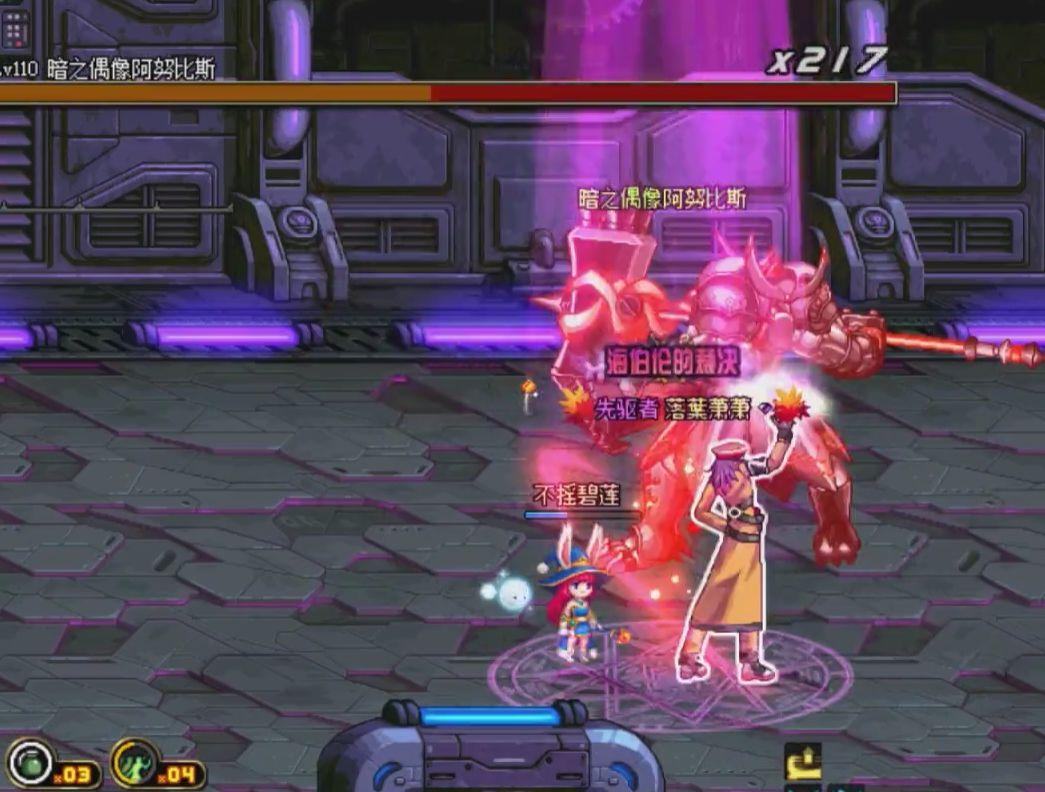The height and width of the screenshot is (792, 1045).
Task: Click the yellow arrow icon
Action: [802, 761]
